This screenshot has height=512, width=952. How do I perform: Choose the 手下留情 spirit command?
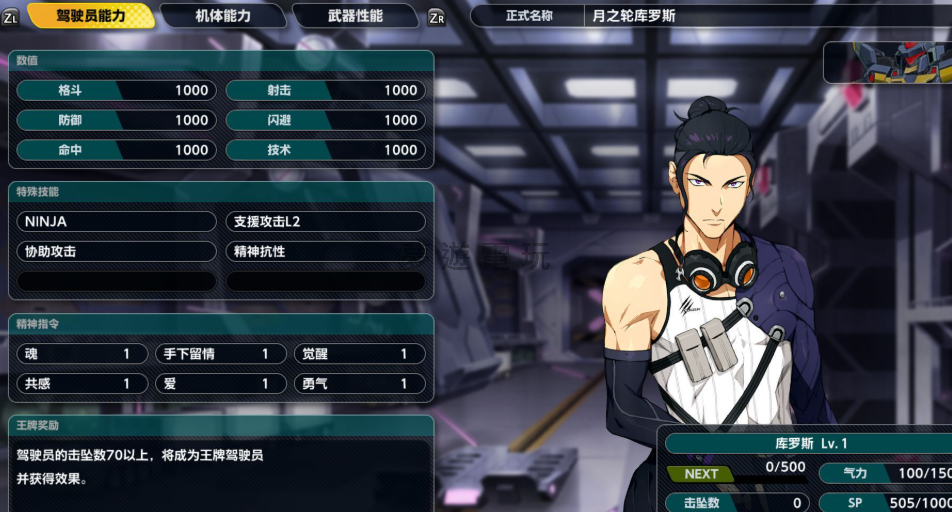[220, 354]
